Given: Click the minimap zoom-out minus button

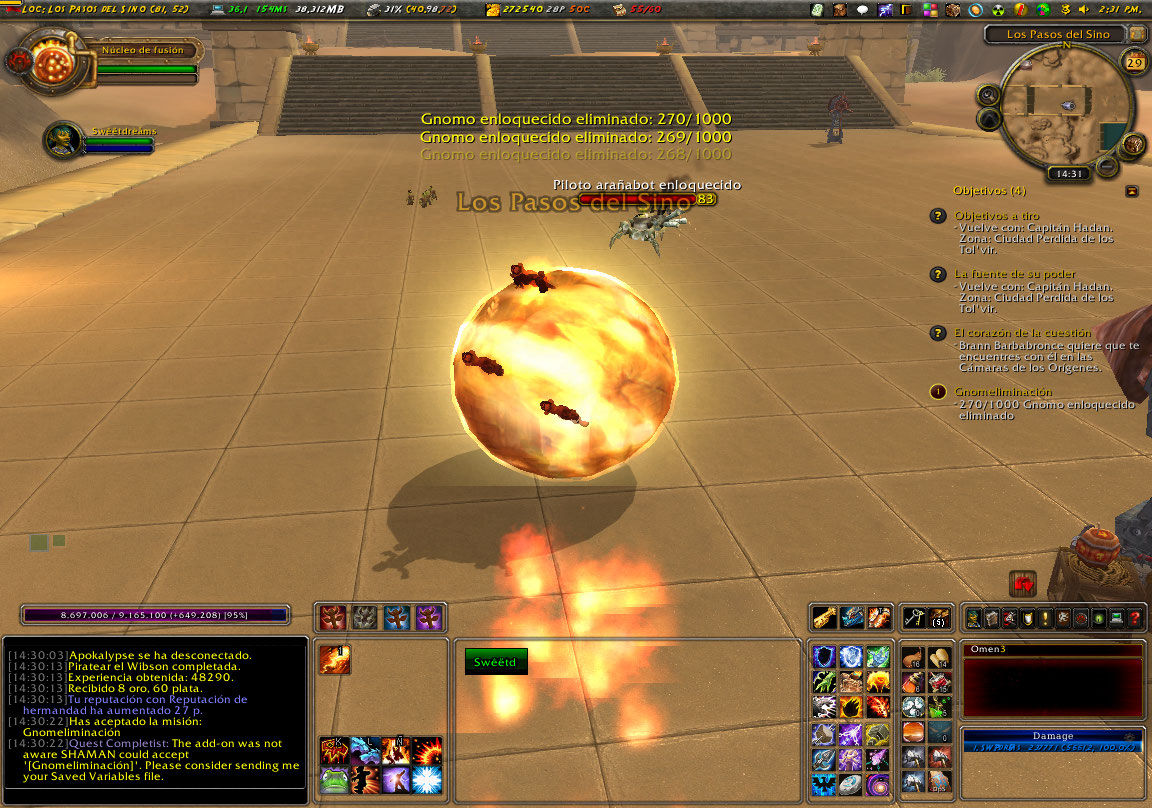Looking at the screenshot, I should [x=1107, y=166].
